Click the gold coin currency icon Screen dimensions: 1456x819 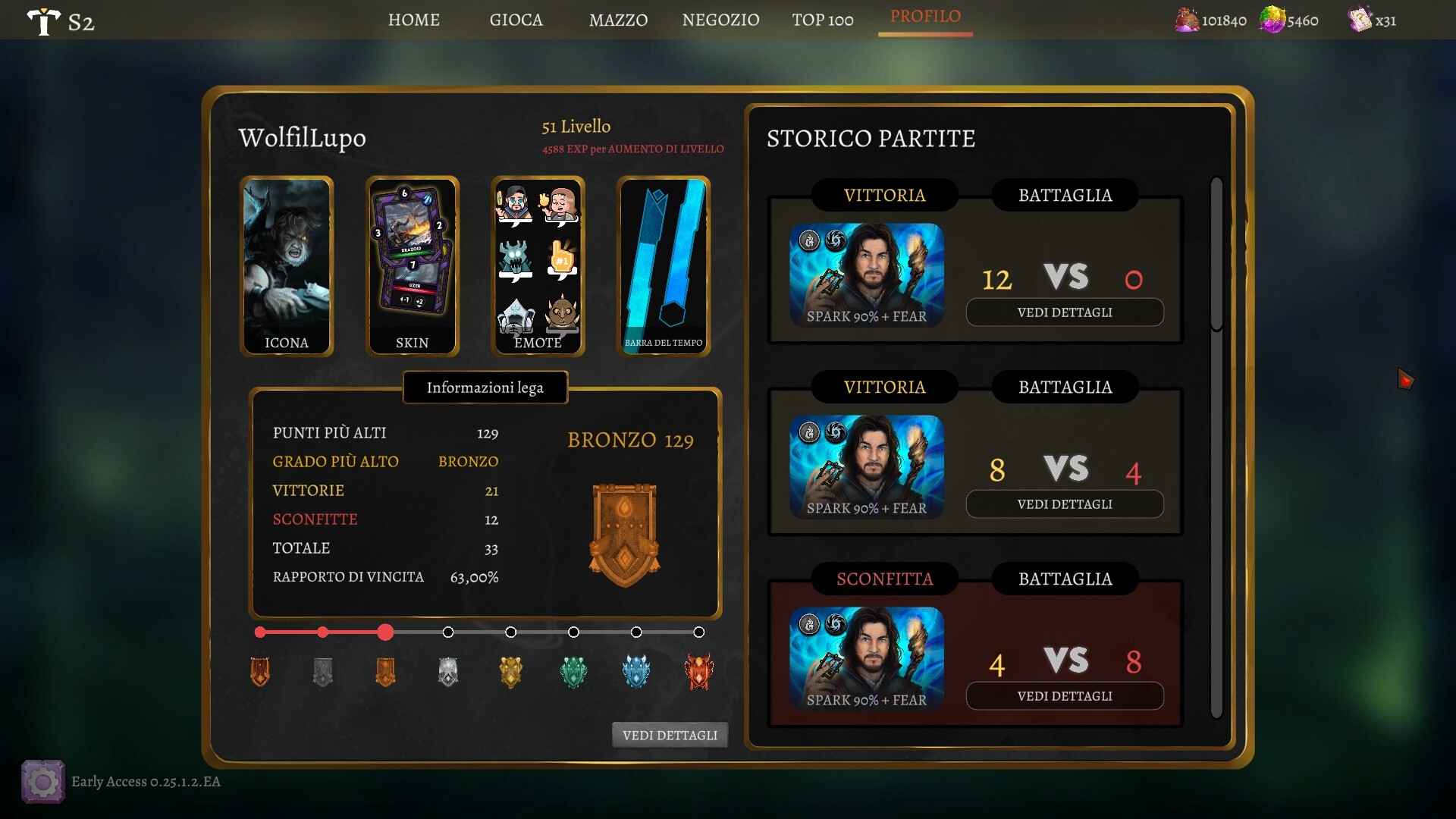(x=1187, y=20)
